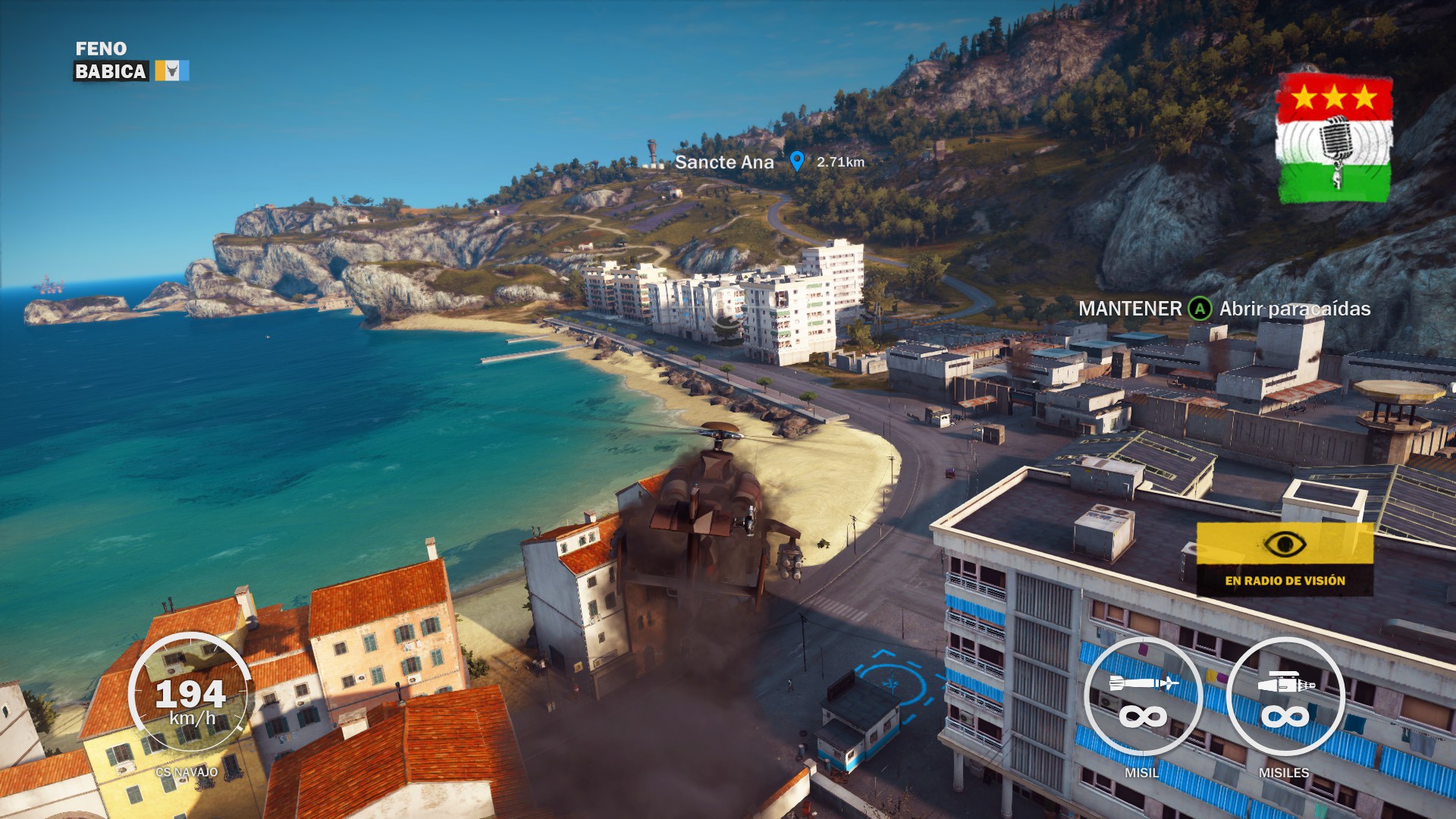1456x819 pixels.
Task: Click the three-star heat level flag
Action: point(1335,140)
